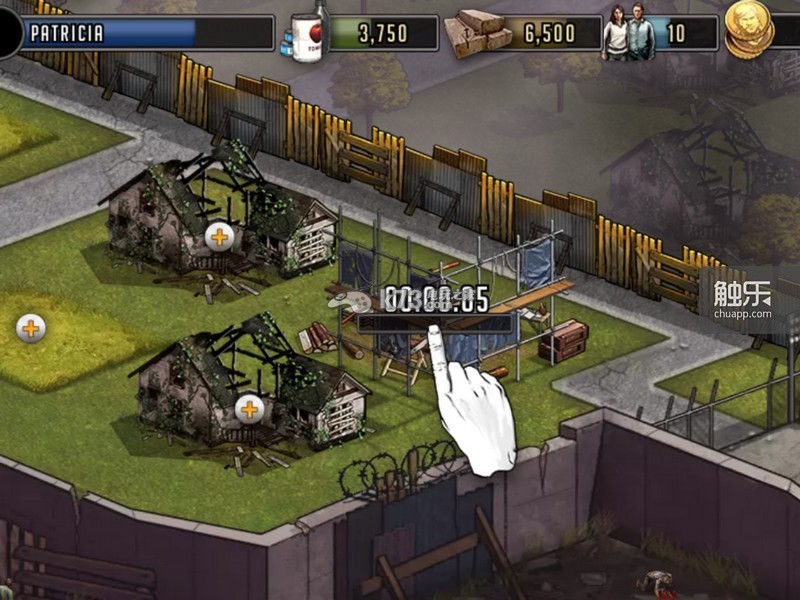Tap the plus button on the lower ruined house
This screenshot has width=800, height=600.
point(249,408)
